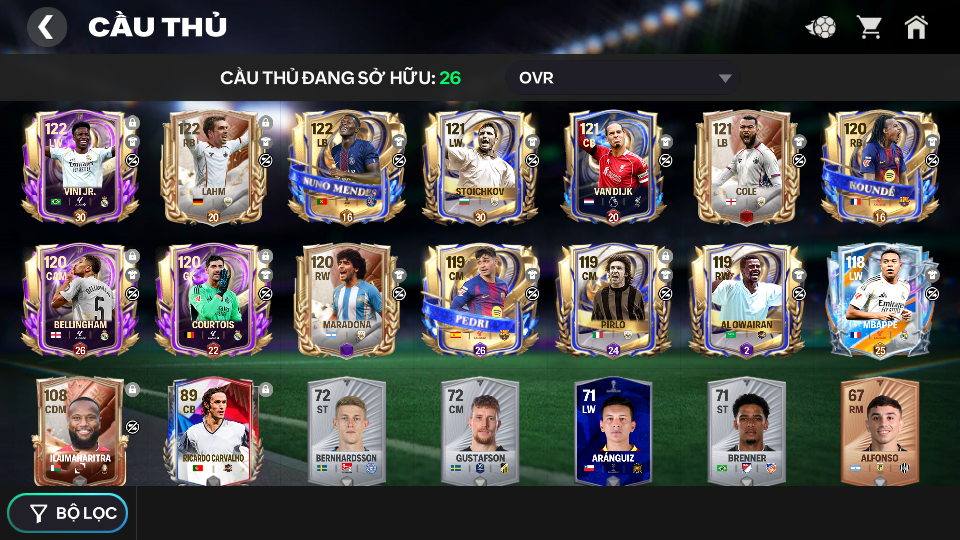This screenshot has height=540, width=960.
Task: Go back using the arrow button
Action: pos(46,27)
